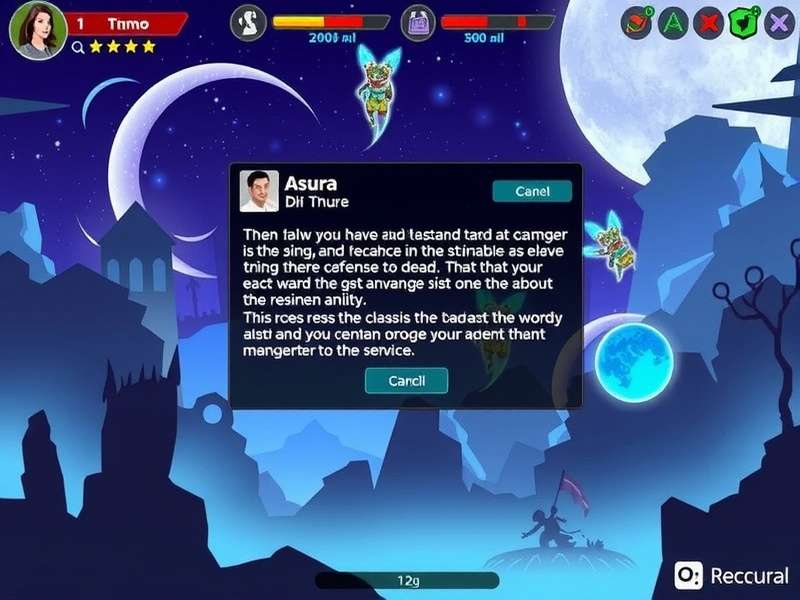Tap the red planet icon
800x600 pixels.
tap(636, 22)
